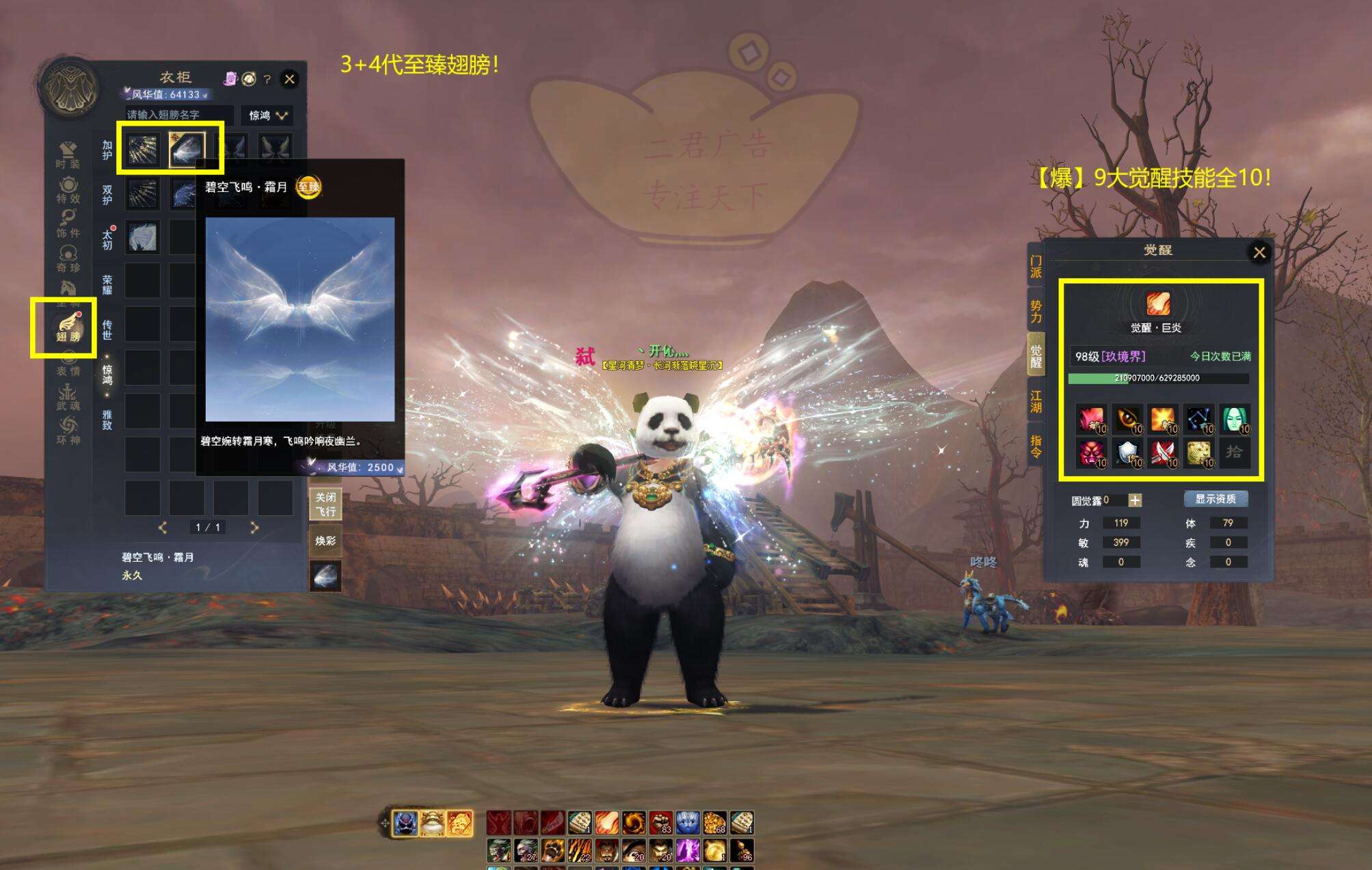Viewport: 1372px width, 870px height.
Task: Close the 觉醒 awakening panel
Action: pos(1259,252)
